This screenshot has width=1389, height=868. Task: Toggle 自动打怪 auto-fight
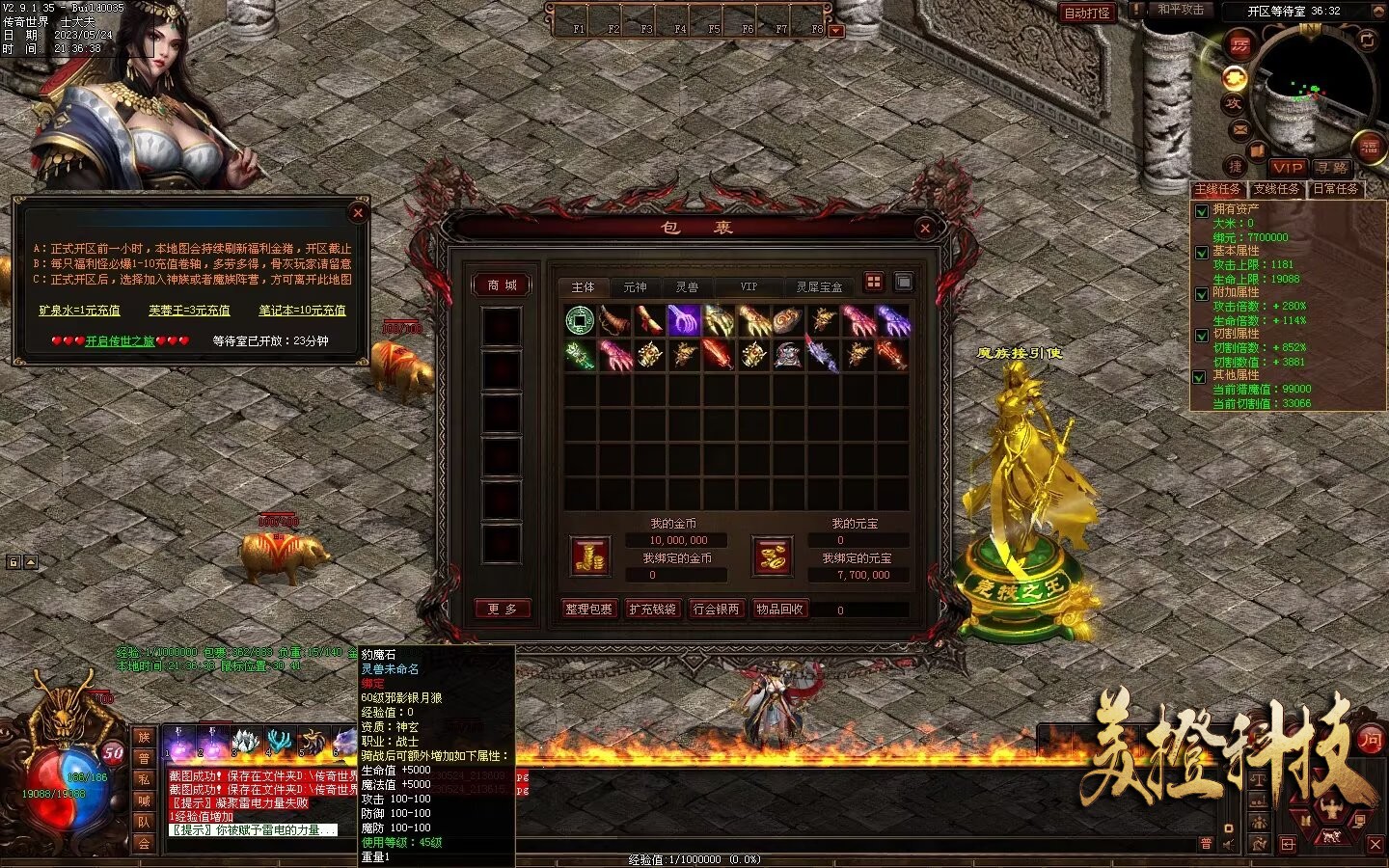click(x=1087, y=14)
